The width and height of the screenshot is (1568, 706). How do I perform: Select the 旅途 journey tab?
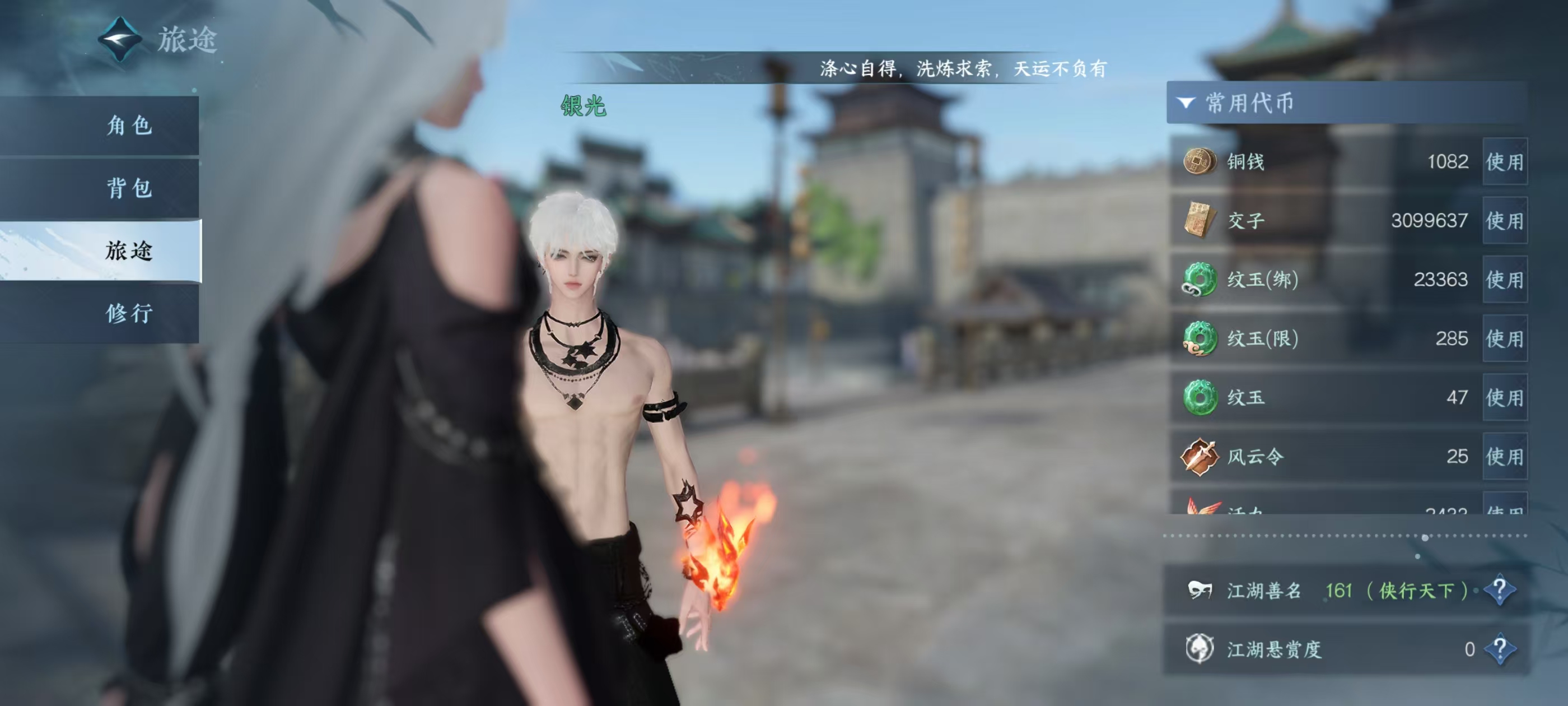(129, 250)
